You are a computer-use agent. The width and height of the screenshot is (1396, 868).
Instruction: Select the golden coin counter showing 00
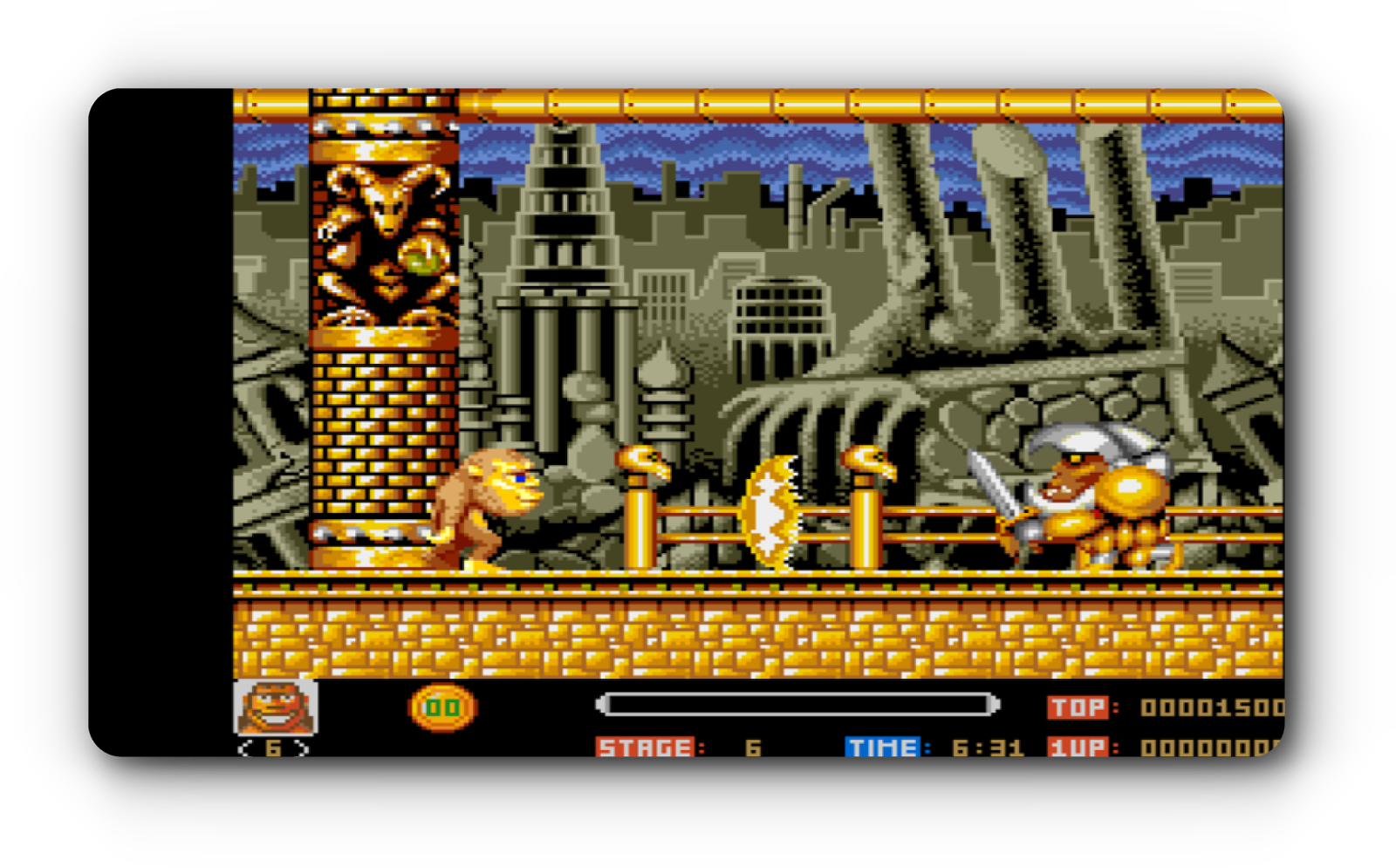tap(443, 707)
